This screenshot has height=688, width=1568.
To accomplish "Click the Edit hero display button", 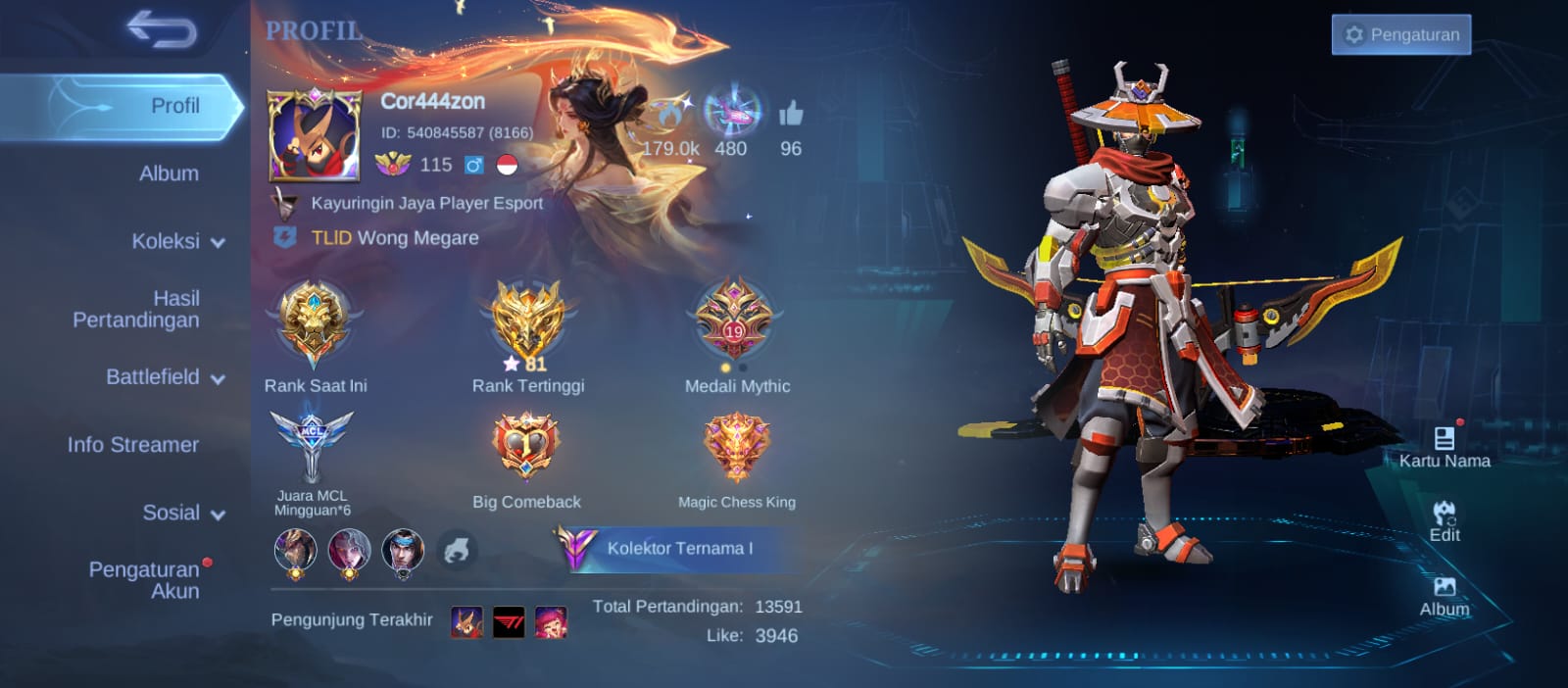I will pyautogui.click(x=1444, y=521).
